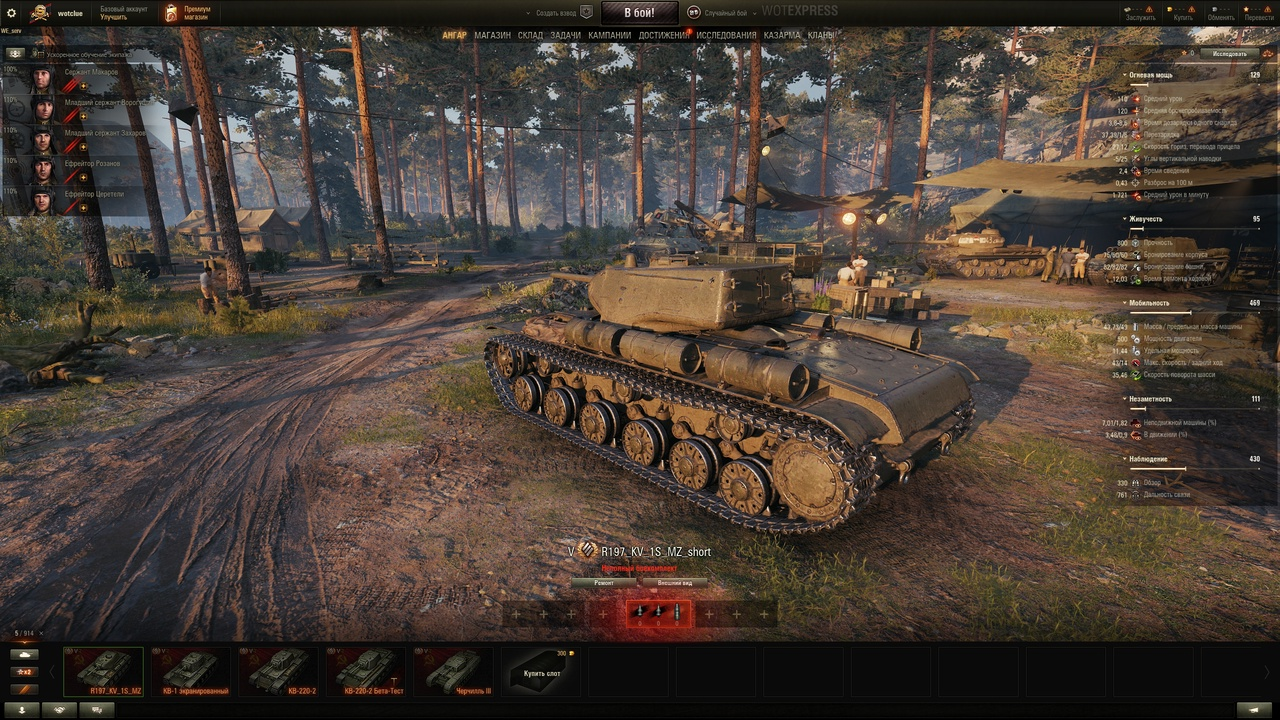1280x720 pixels.
Task: Start battle with the «В бой!» button
Action: click(639, 13)
